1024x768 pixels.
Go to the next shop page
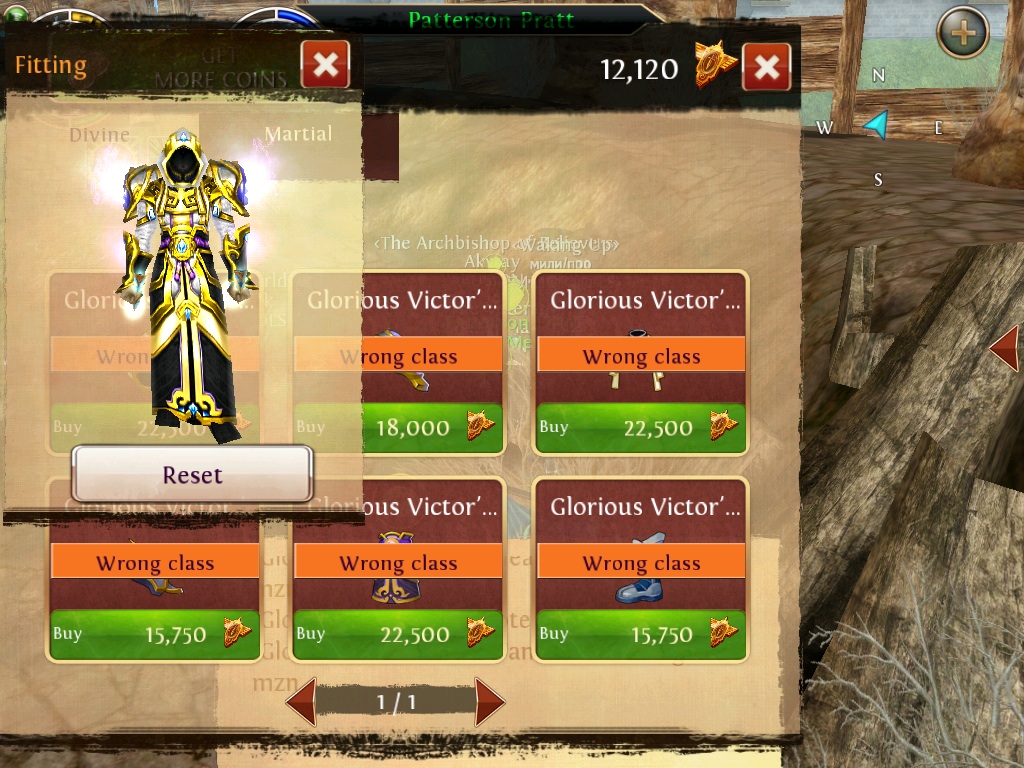click(489, 701)
